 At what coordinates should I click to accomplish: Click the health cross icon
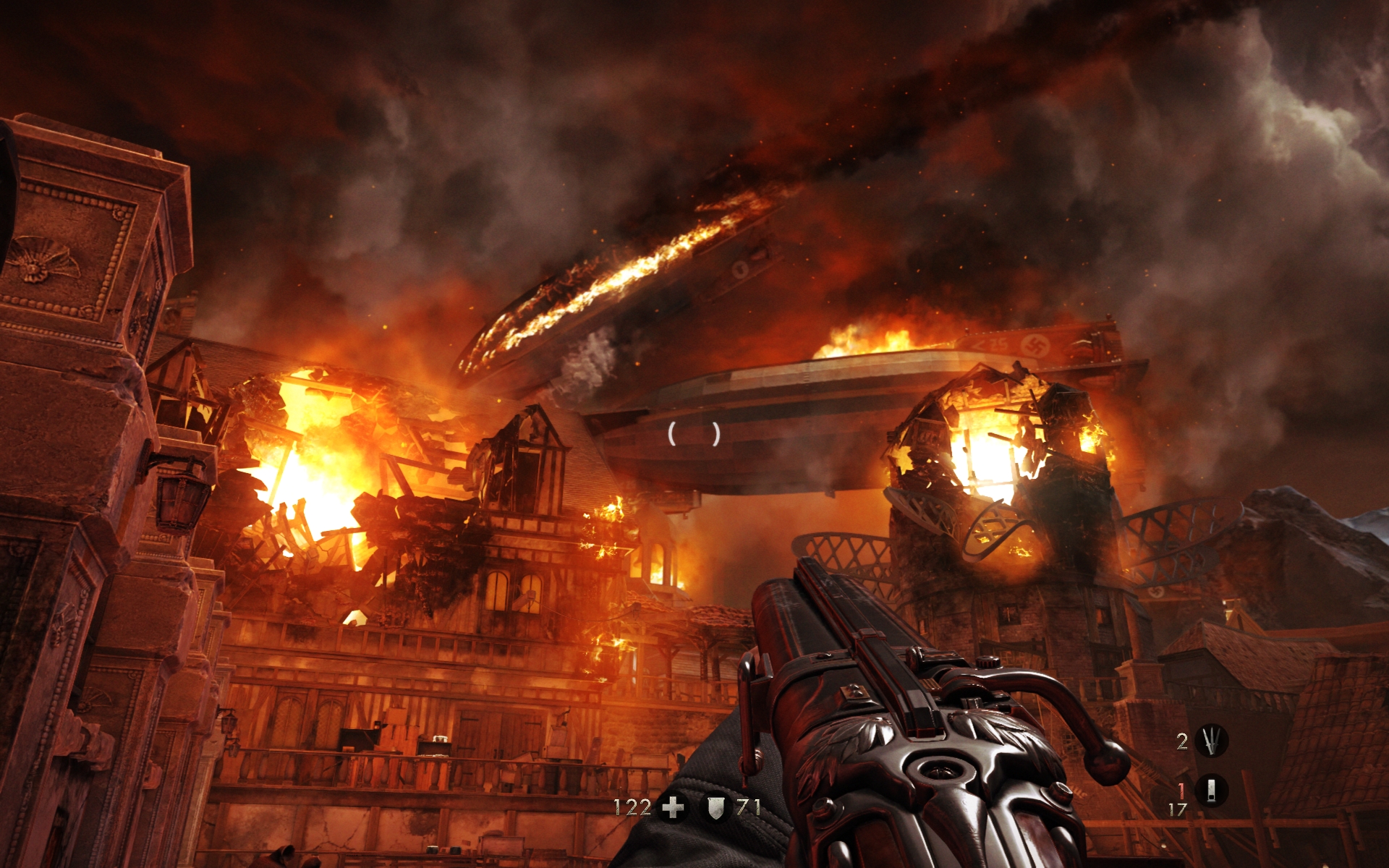[x=673, y=808]
